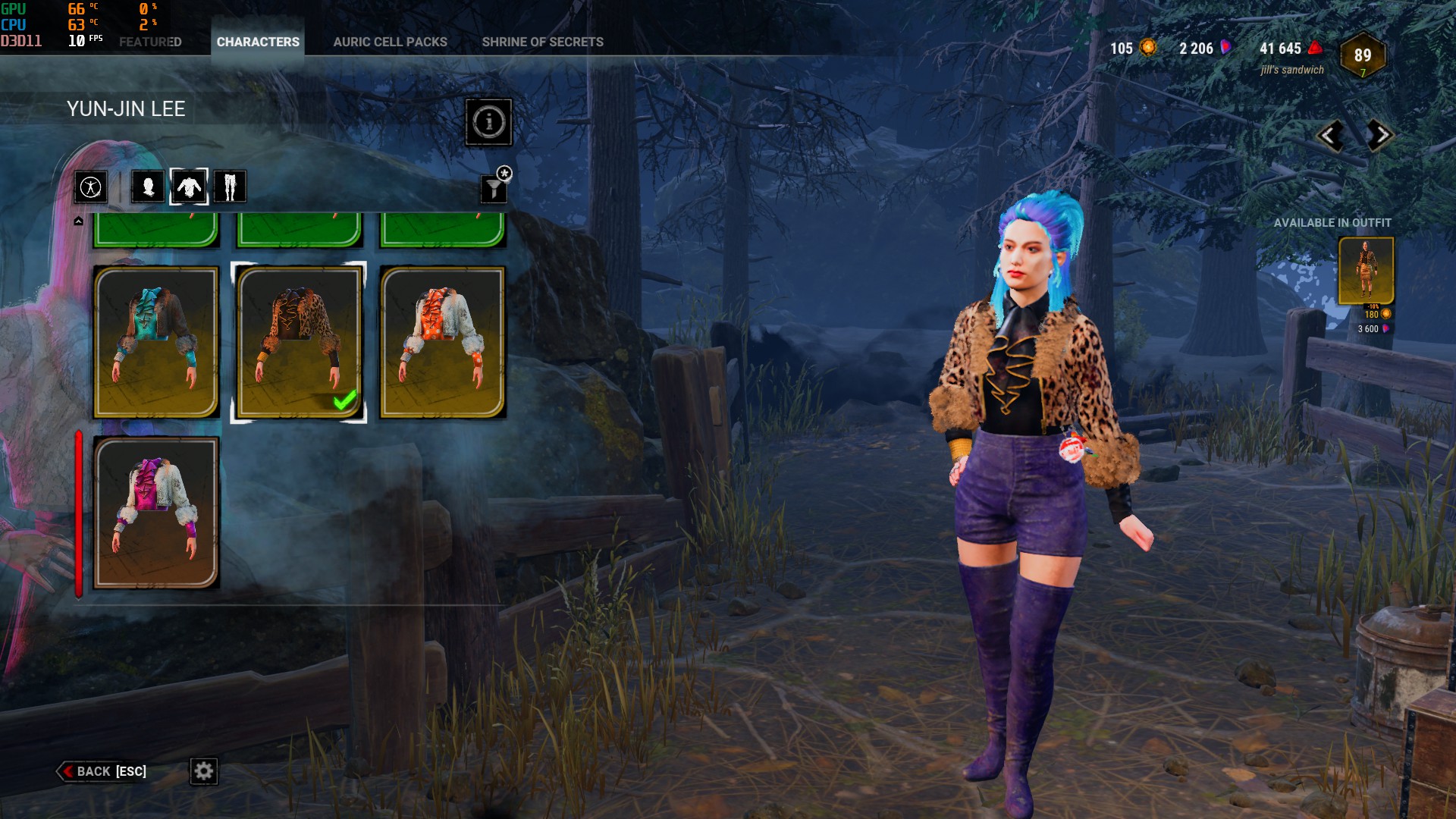Image resolution: width=1456 pixels, height=819 pixels.
Task: Switch to the Featured store tab
Action: 150,42
